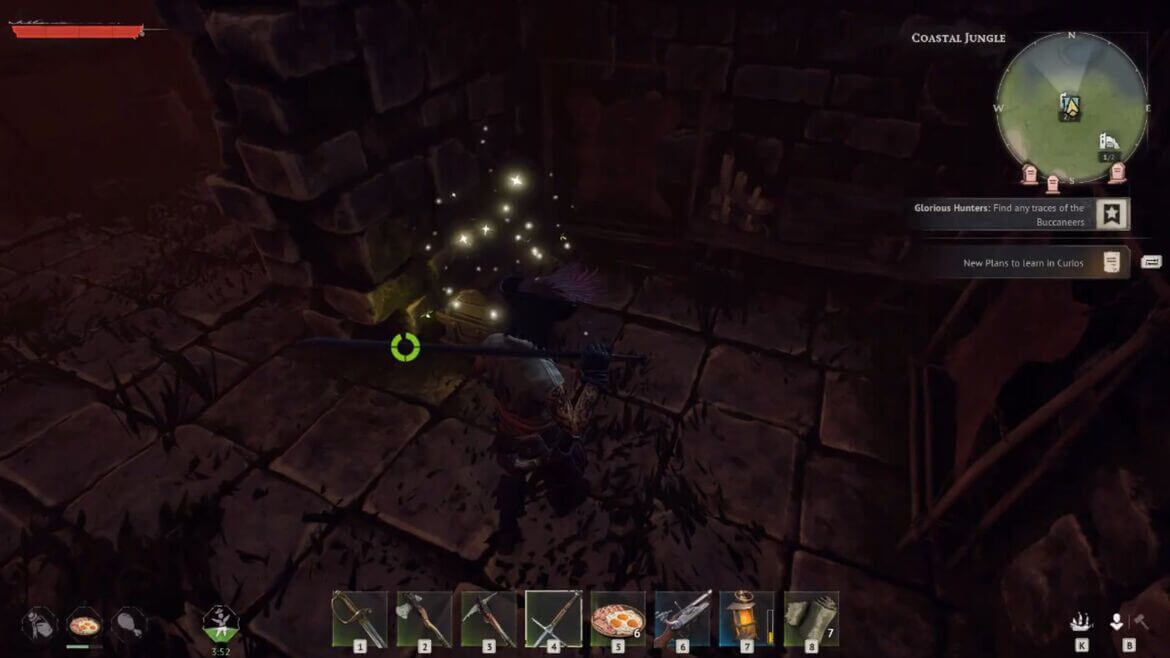The width and height of the screenshot is (1170, 658).
Task: Select the lantern in the hotbar
Action: click(744, 619)
